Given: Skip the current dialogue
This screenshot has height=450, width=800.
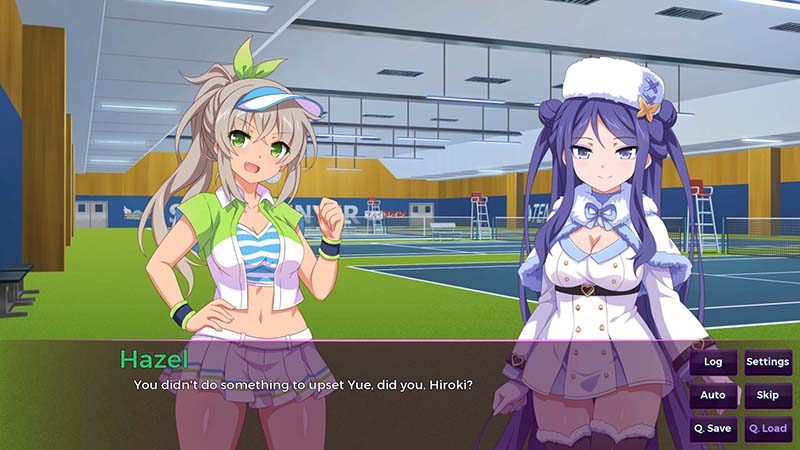Looking at the screenshot, I should 767,395.
